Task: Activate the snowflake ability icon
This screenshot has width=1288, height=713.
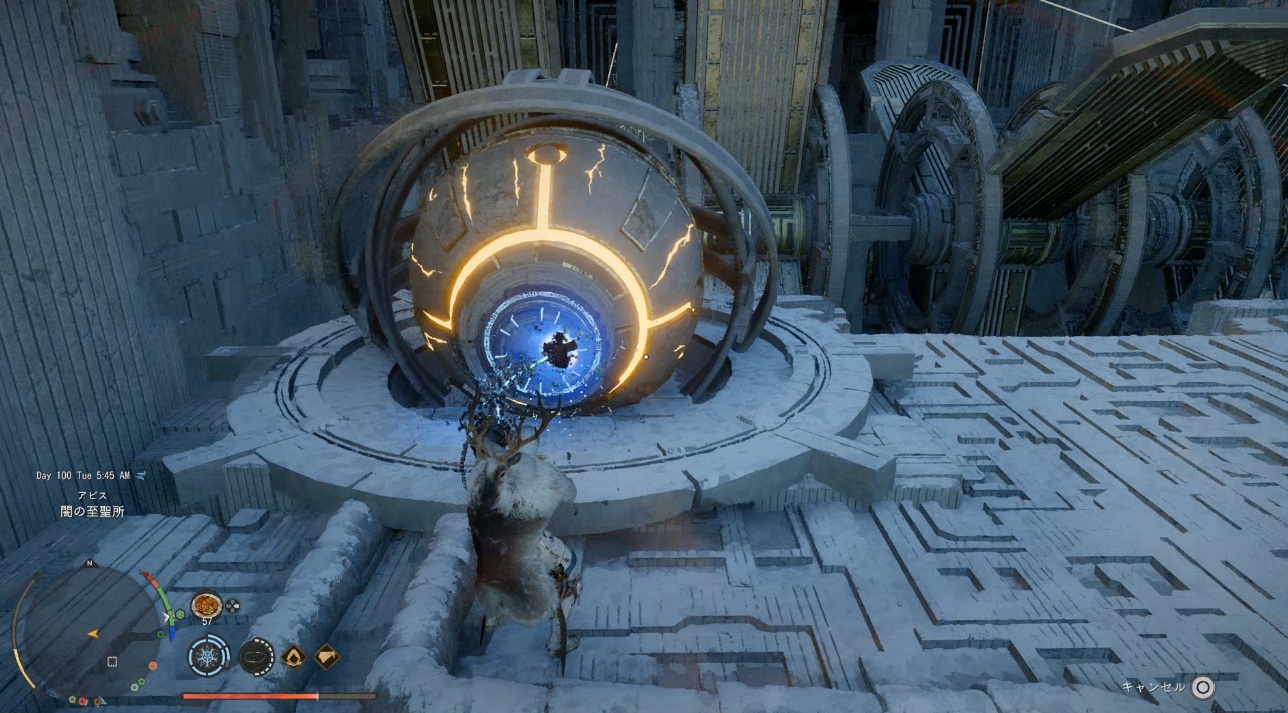Action: click(x=208, y=657)
